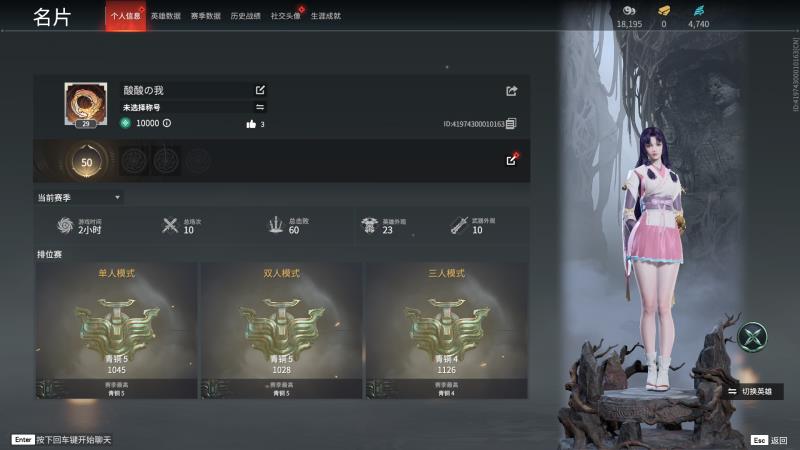The image size is (800, 450).
Task: Change the title via 未选择称号 swap icon
Action: click(261, 107)
